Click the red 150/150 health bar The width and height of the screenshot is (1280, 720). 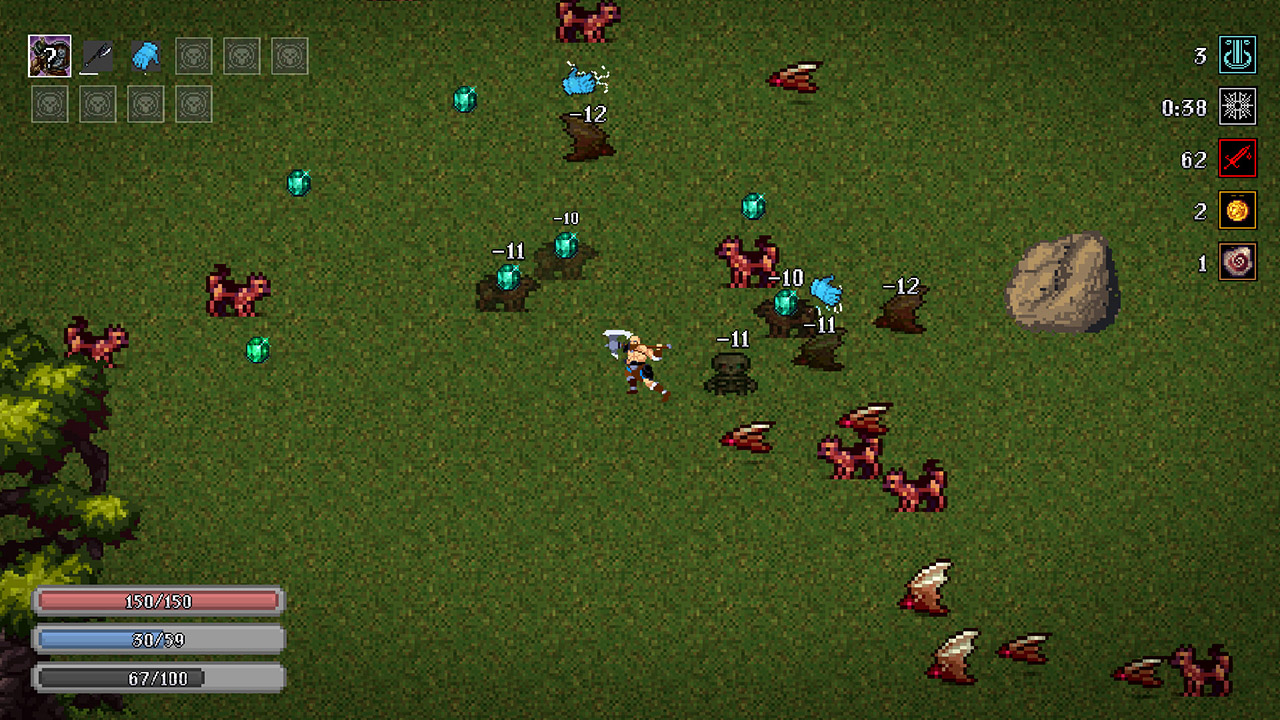point(158,601)
